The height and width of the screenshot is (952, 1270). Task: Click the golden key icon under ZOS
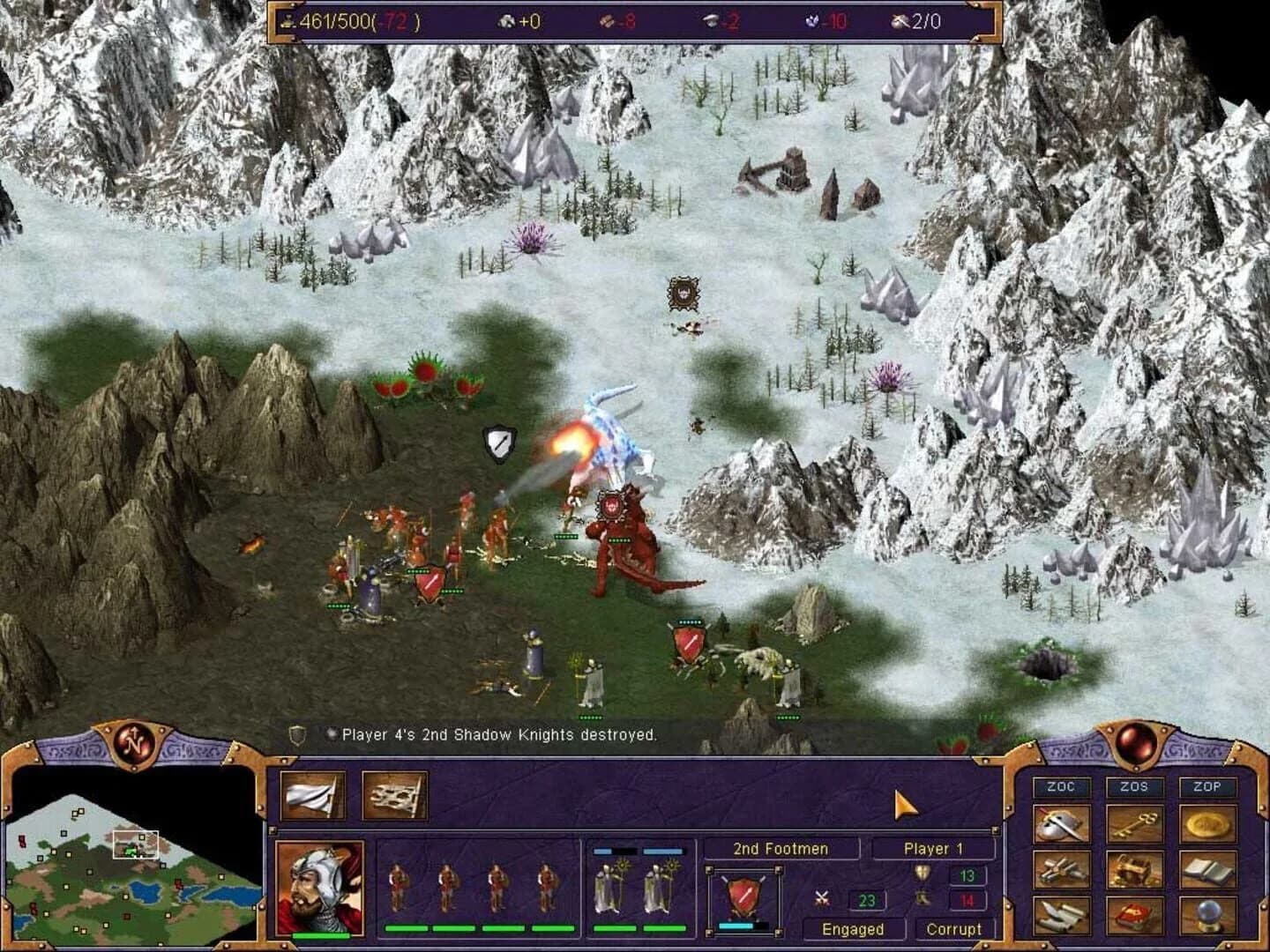tap(1136, 823)
